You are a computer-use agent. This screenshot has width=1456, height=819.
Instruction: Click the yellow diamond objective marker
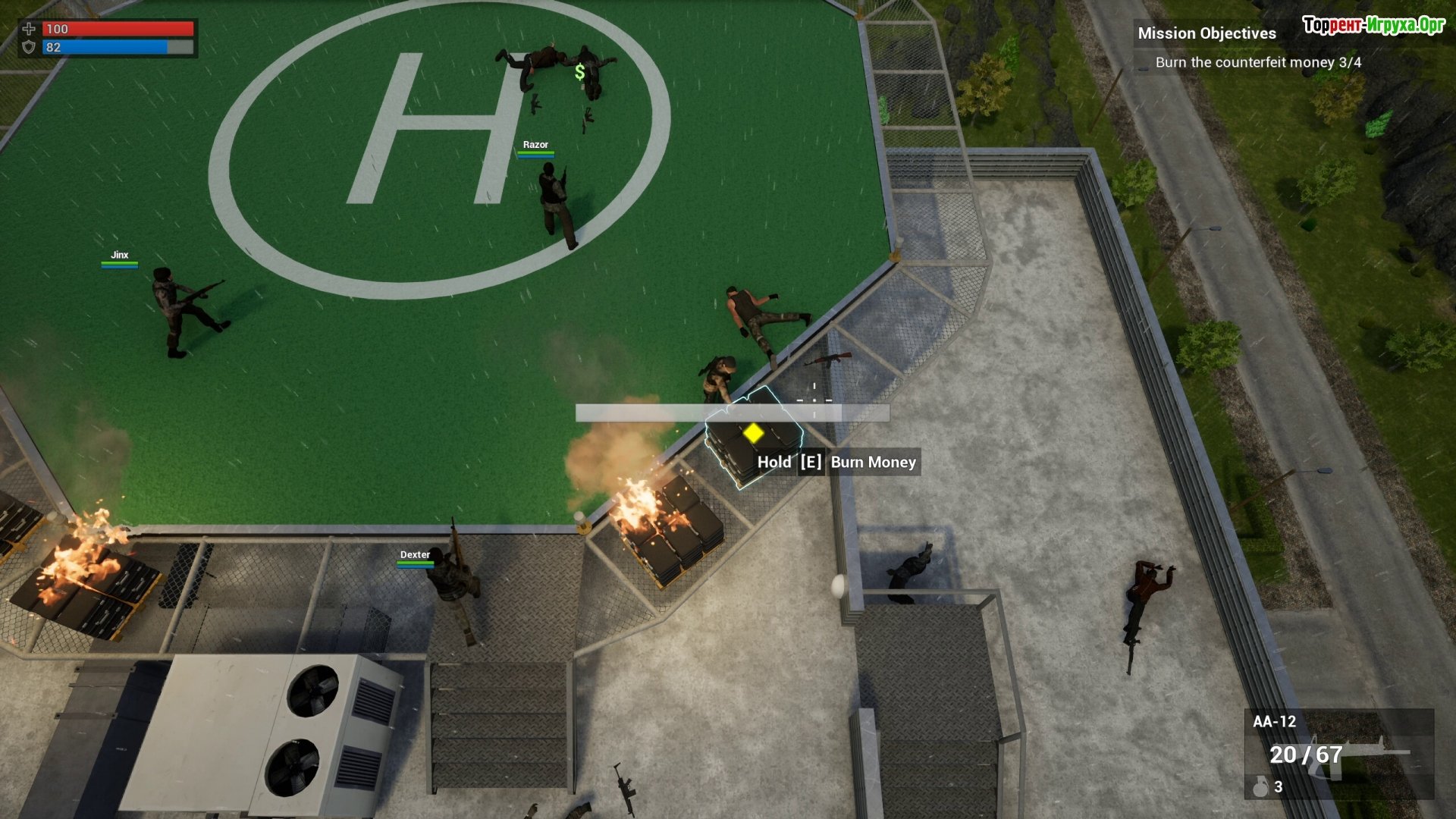tap(753, 433)
